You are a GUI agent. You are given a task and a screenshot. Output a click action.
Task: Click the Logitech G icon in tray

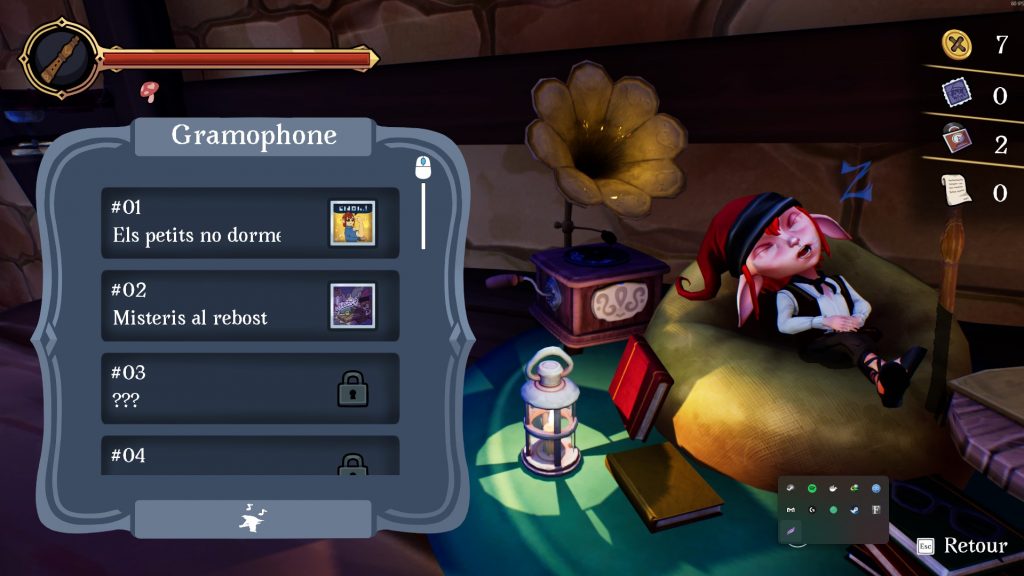(812, 509)
